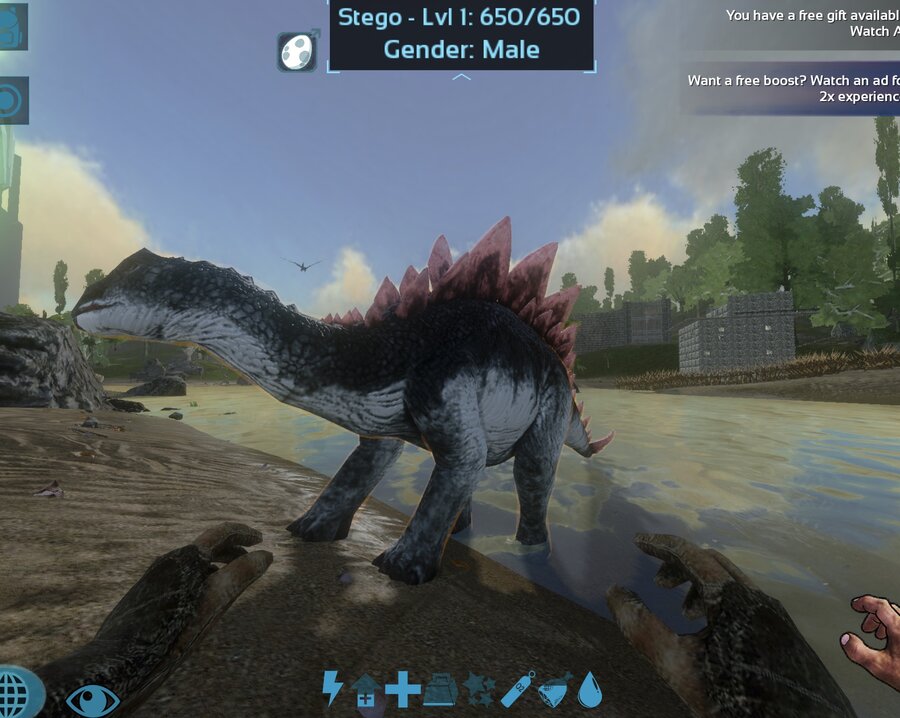Toggle the eye view icon
The width and height of the screenshot is (900, 718).
(x=92, y=699)
